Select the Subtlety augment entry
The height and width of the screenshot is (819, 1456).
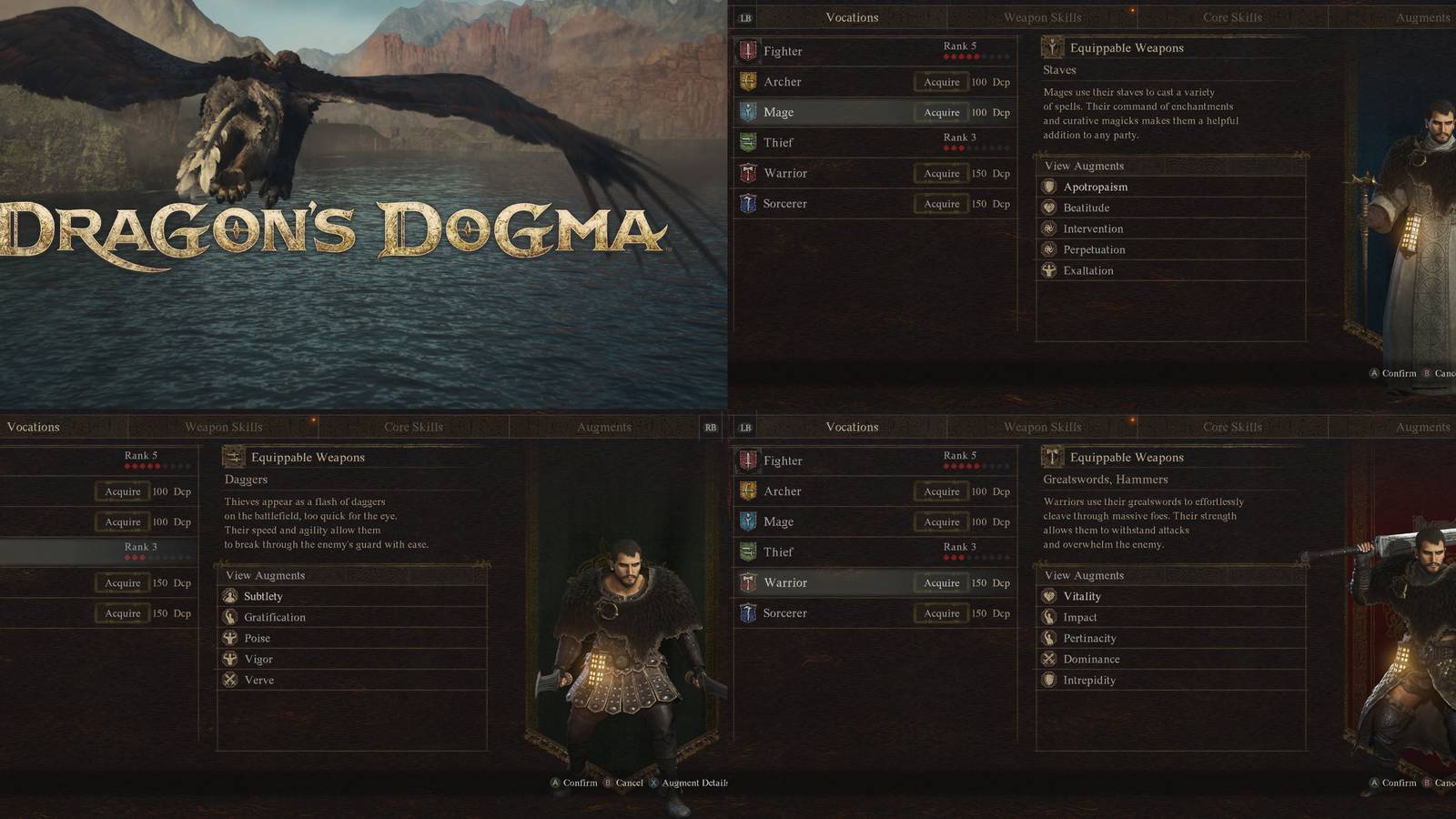(264, 596)
